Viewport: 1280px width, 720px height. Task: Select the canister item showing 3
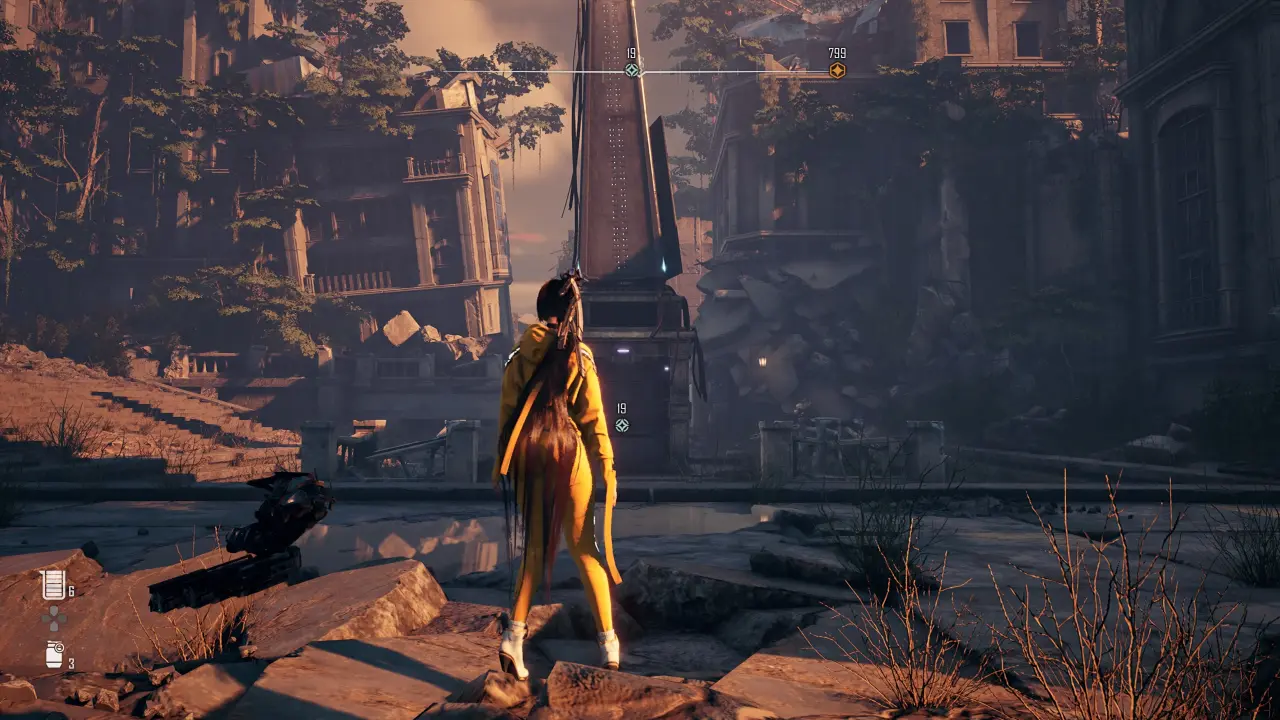pos(54,655)
